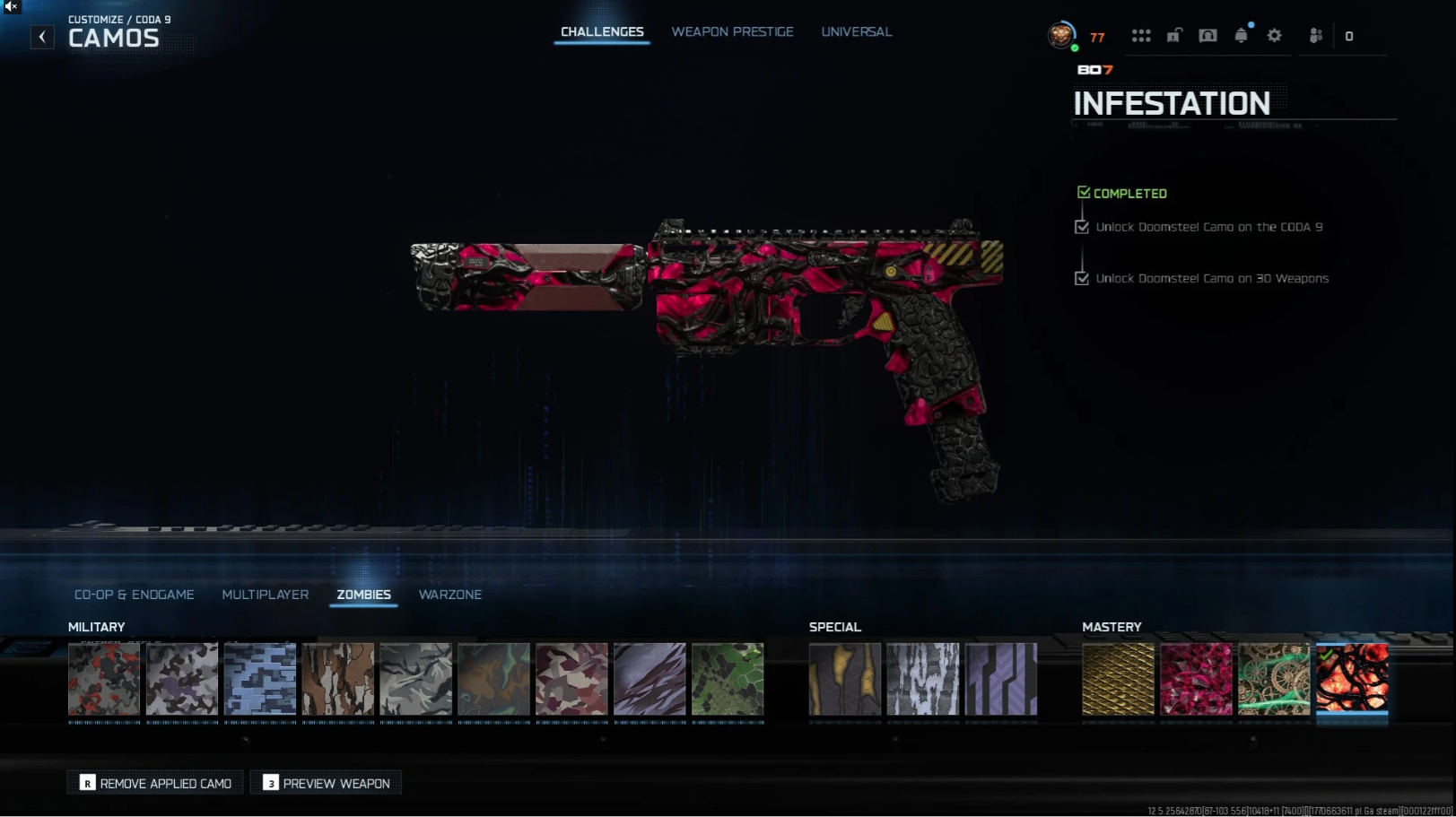Pick the yellow-black special camo
Image resolution: width=1456 pixels, height=817 pixels.
845,679
